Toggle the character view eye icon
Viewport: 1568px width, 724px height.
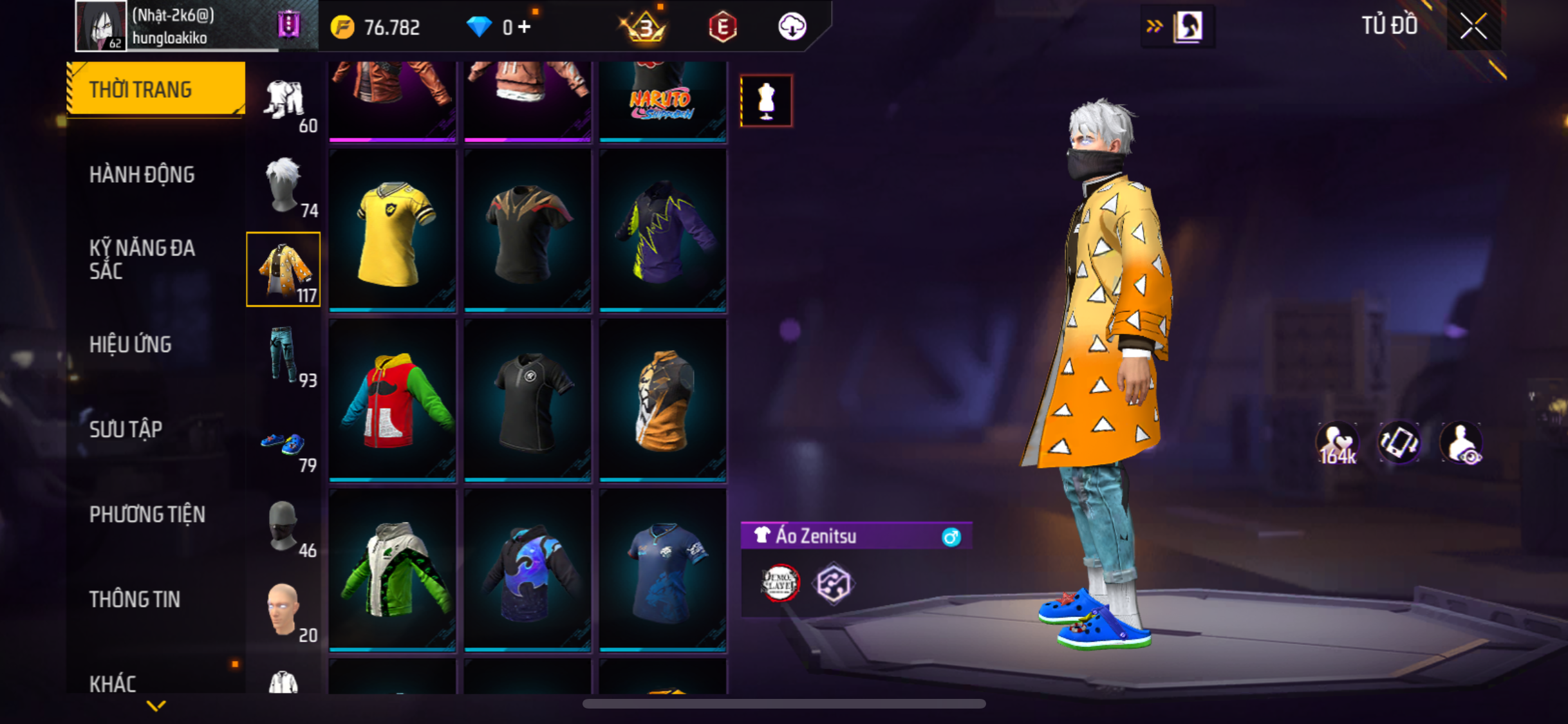click(x=1462, y=444)
